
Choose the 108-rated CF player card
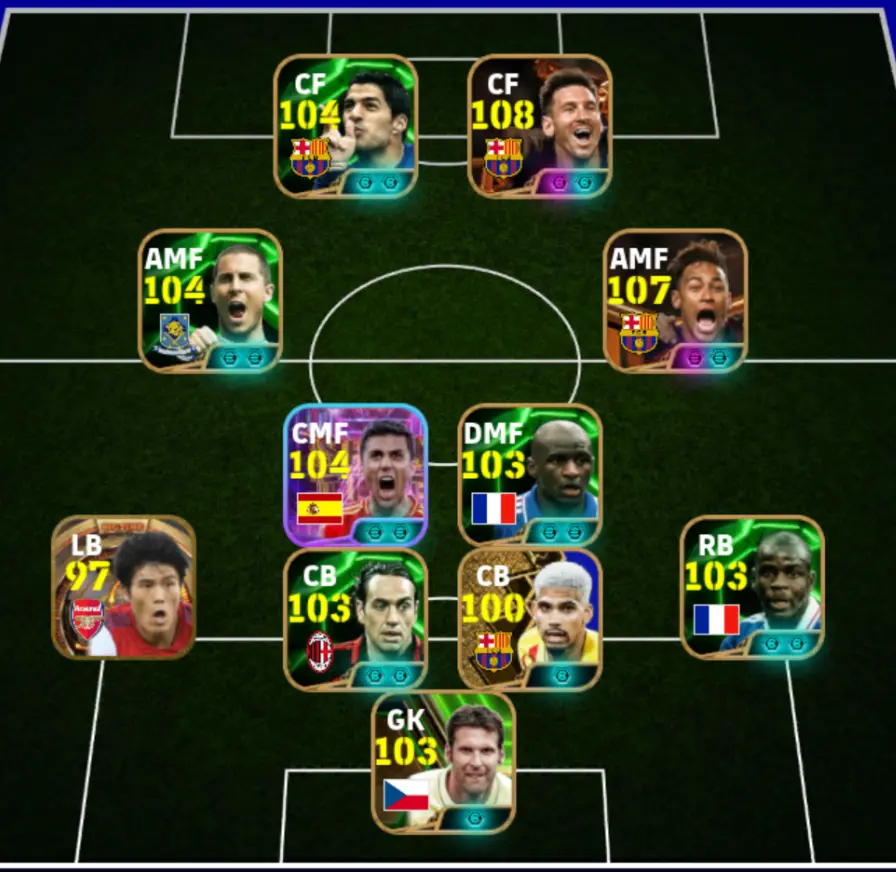pyautogui.click(x=540, y=126)
